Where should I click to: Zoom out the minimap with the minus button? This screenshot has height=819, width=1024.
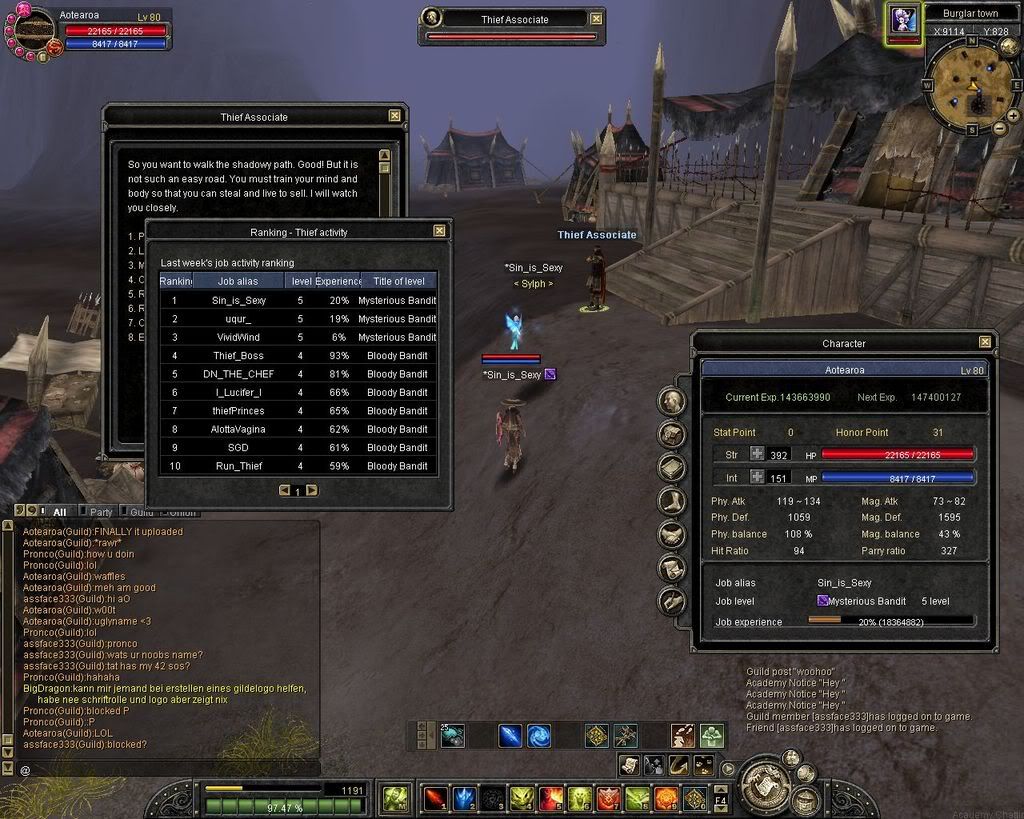[x=999, y=129]
